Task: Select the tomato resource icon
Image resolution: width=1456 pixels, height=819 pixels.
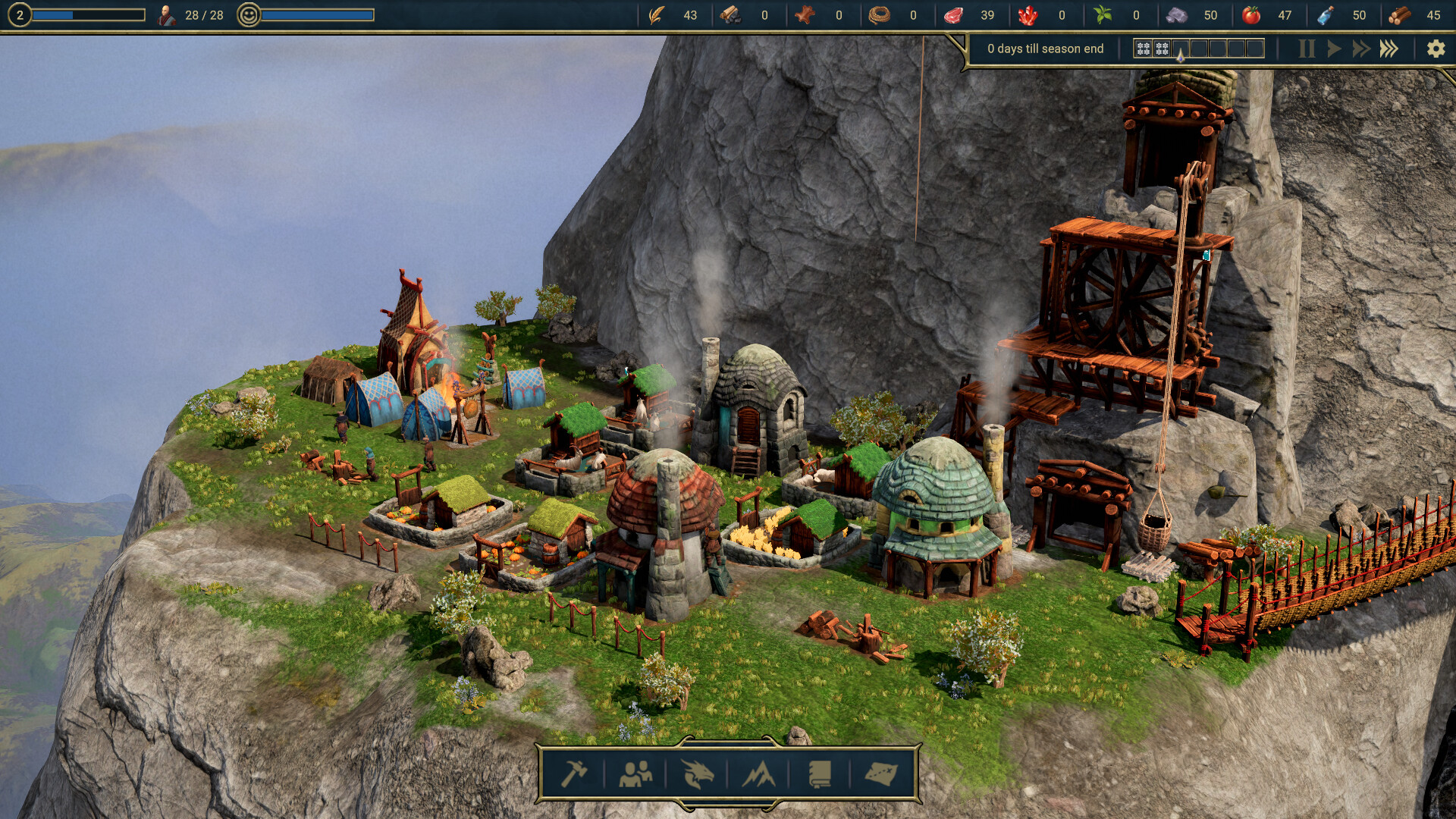Action: 1251,15
